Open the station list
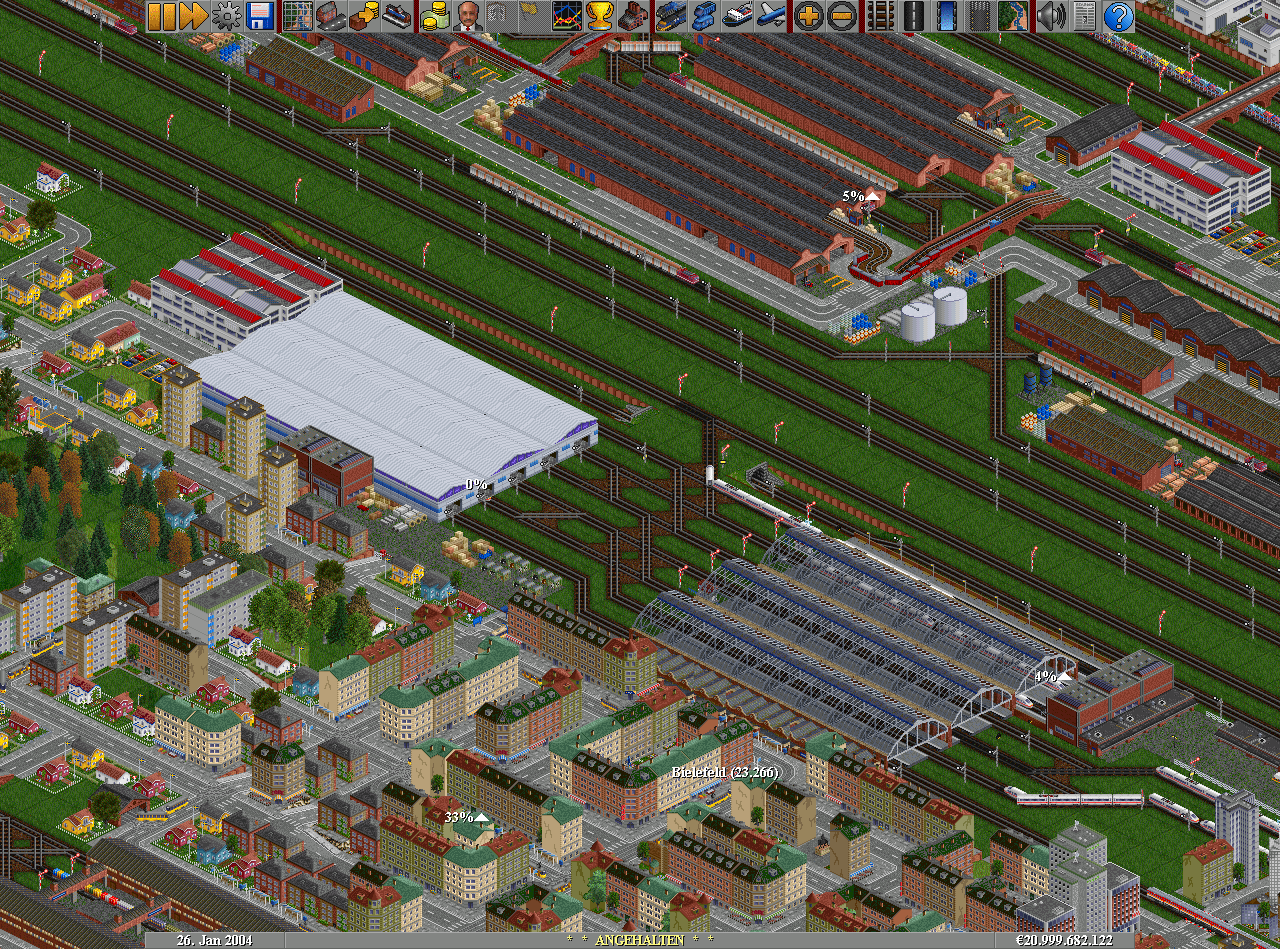 [397, 15]
